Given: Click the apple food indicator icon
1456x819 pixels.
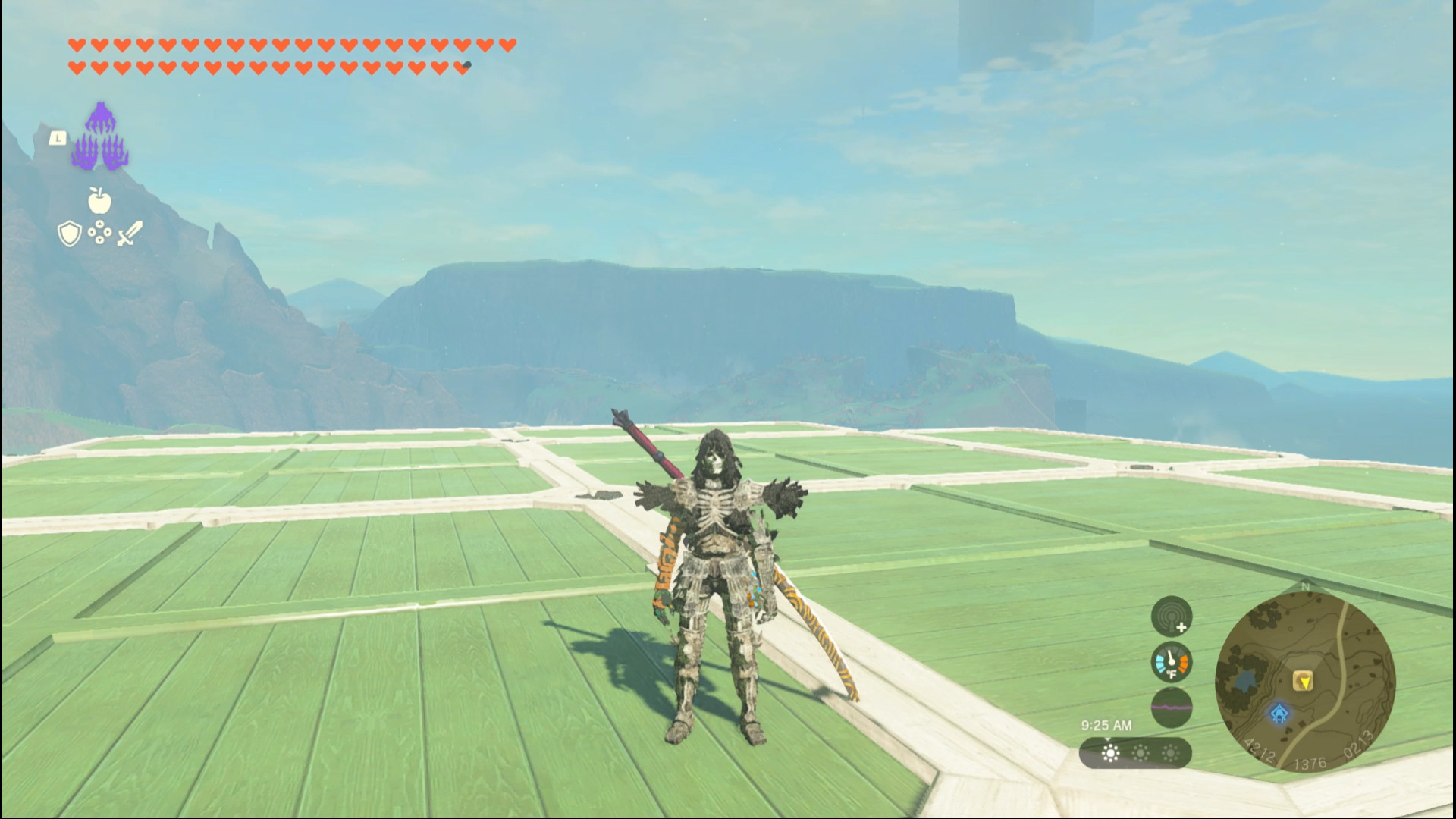Looking at the screenshot, I should click(101, 202).
